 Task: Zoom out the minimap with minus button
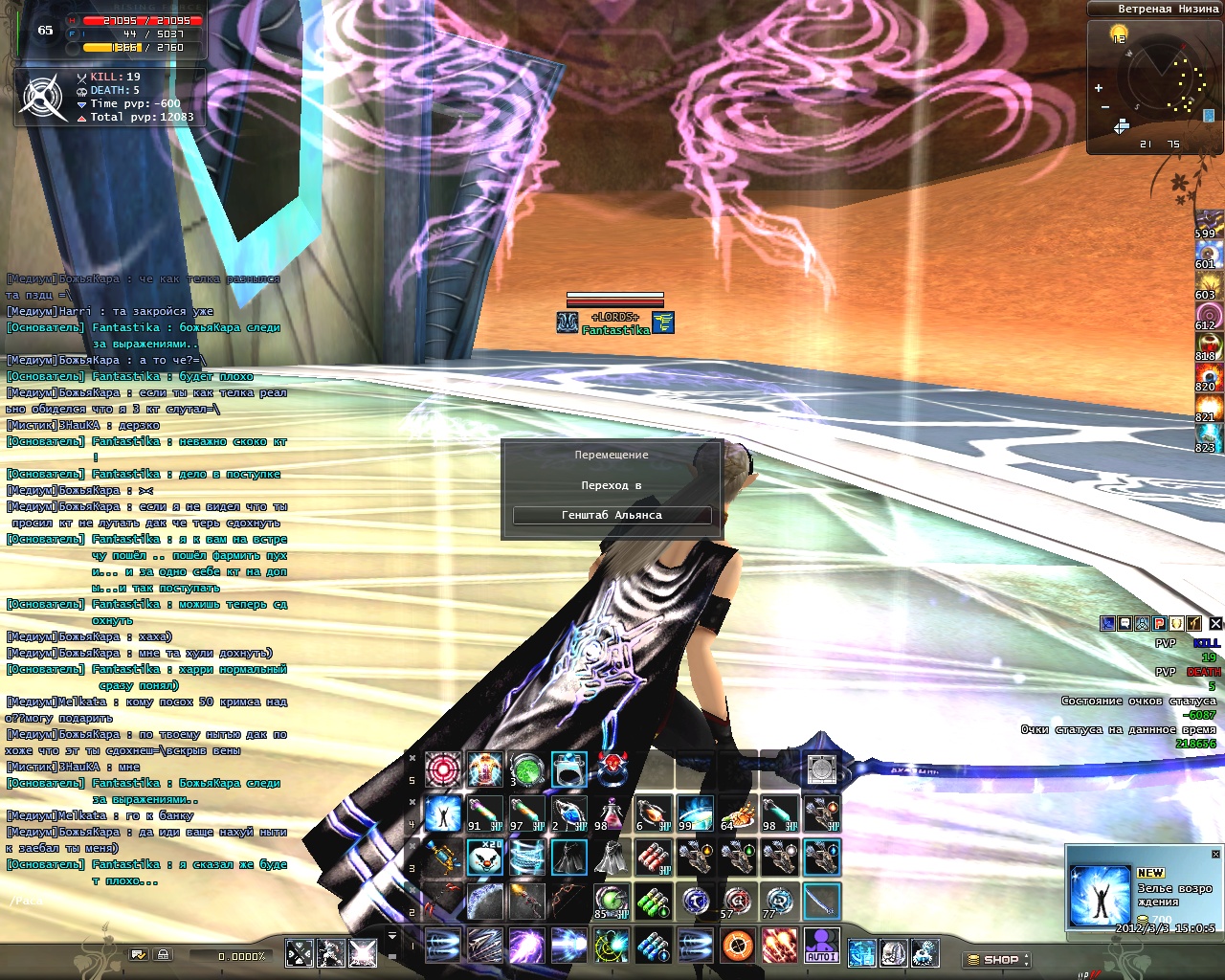pos(1103,107)
